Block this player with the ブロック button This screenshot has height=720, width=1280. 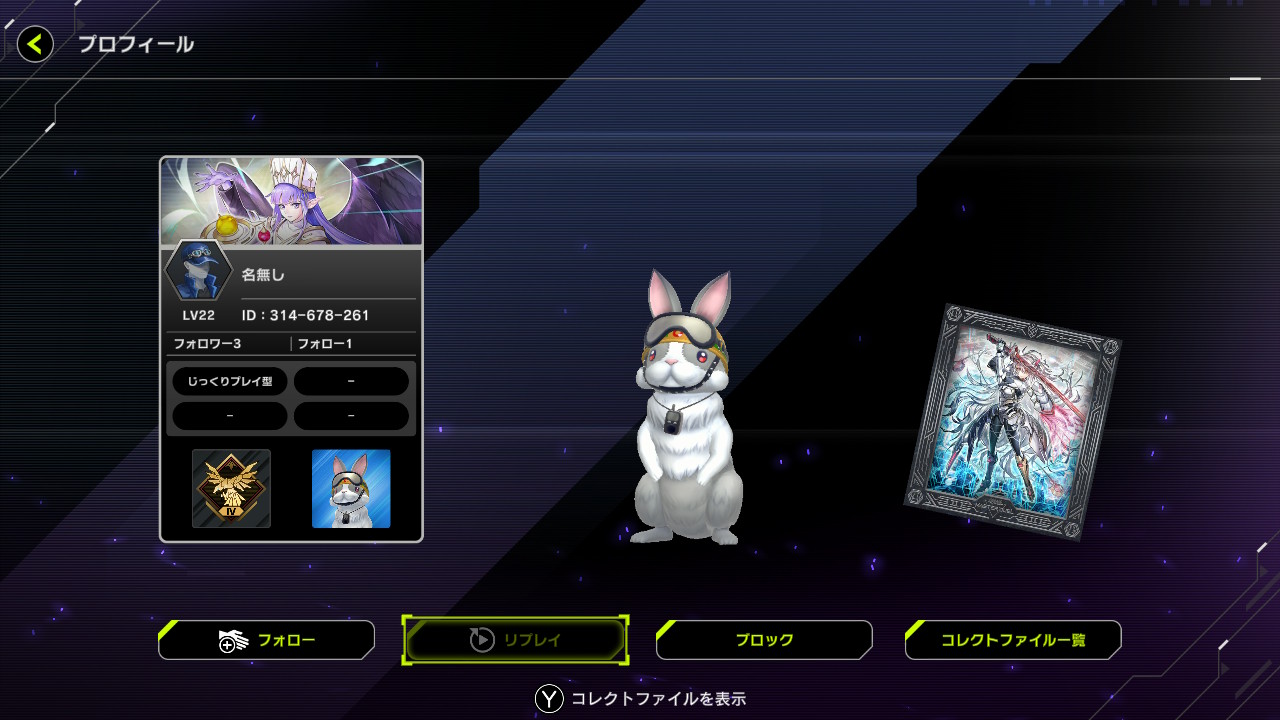tap(764, 640)
